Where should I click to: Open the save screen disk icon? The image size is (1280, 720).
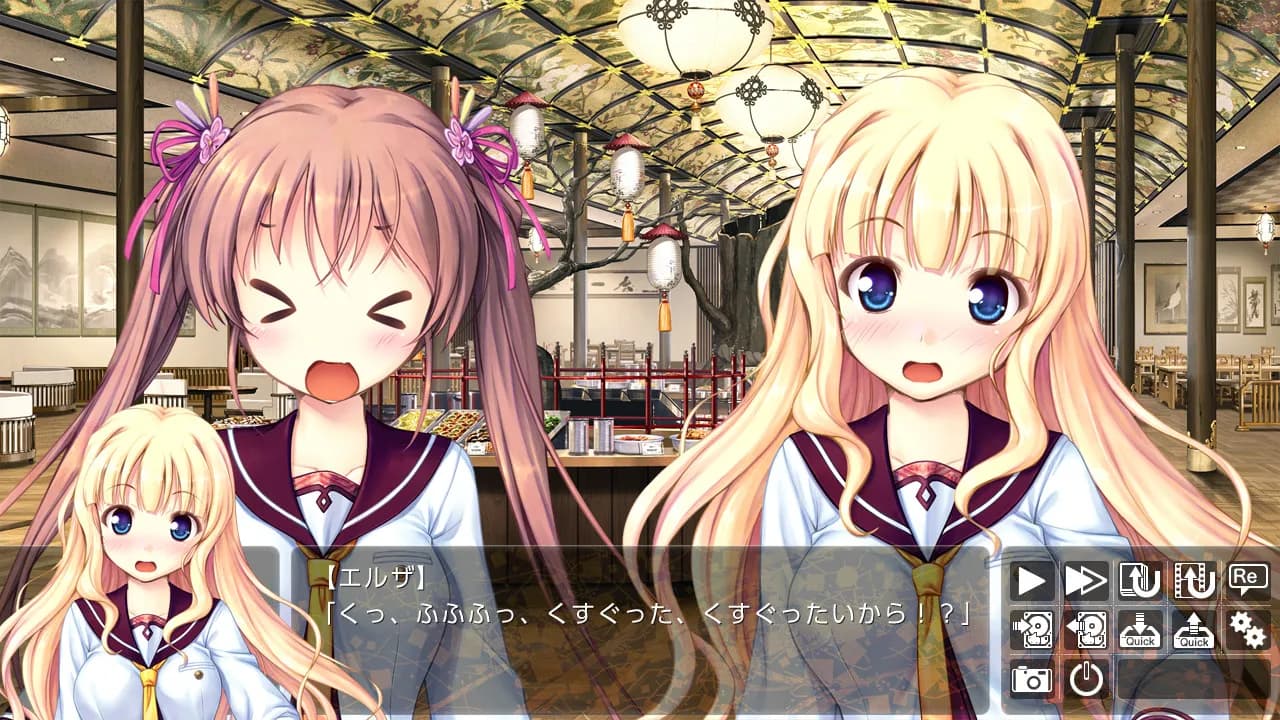point(1030,630)
